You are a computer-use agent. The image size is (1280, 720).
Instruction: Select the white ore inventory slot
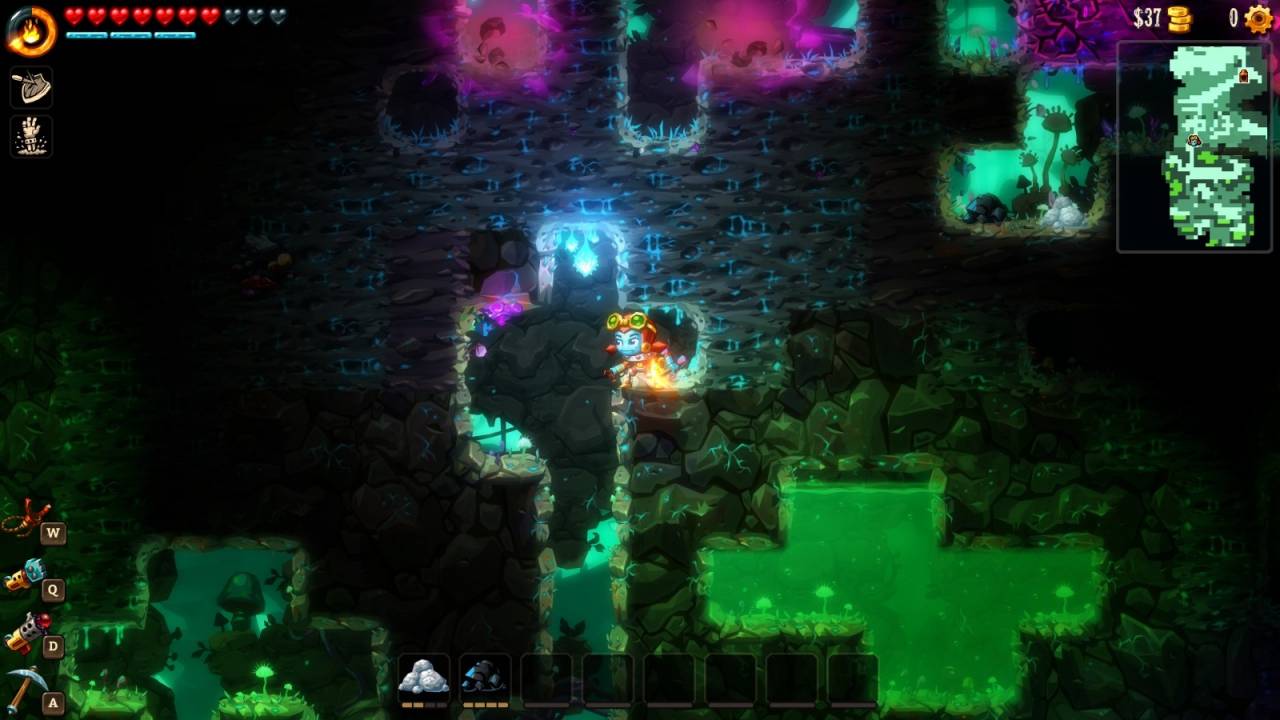coord(424,679)
